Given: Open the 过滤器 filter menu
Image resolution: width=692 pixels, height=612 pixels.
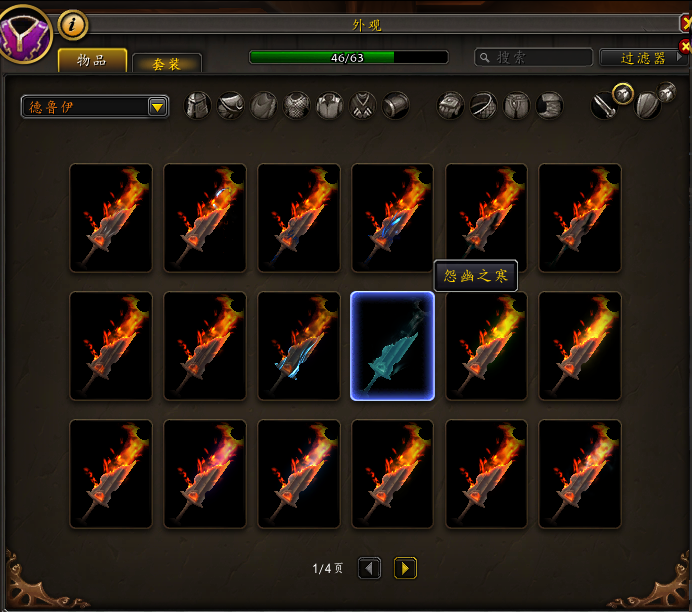Looking at the screenshot, I should pyautogui.click(x=645, y=58).
